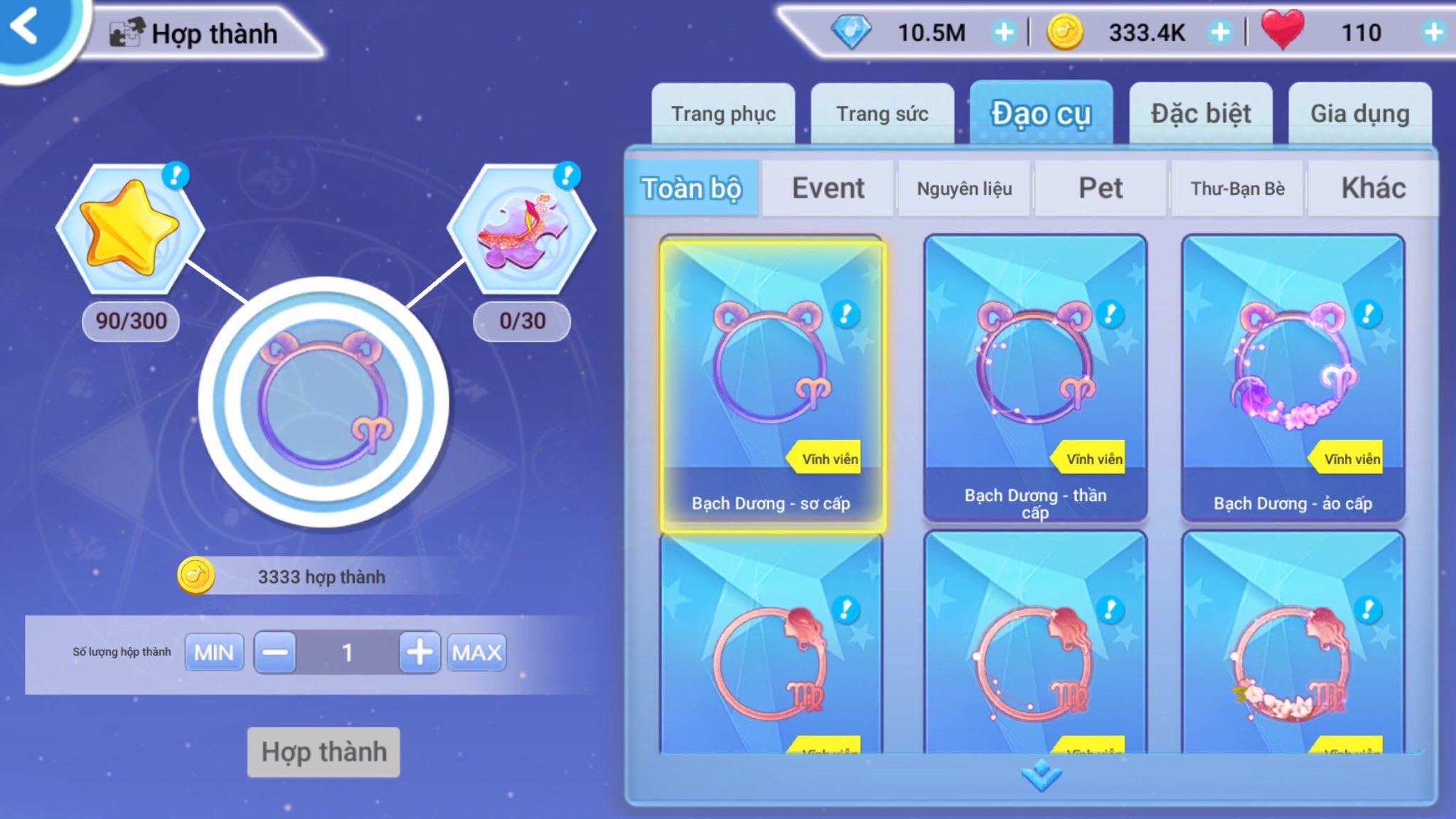Choose the Pet filter
The width and height of the screenshot is (1456, 819).
tap(1101, 188)
